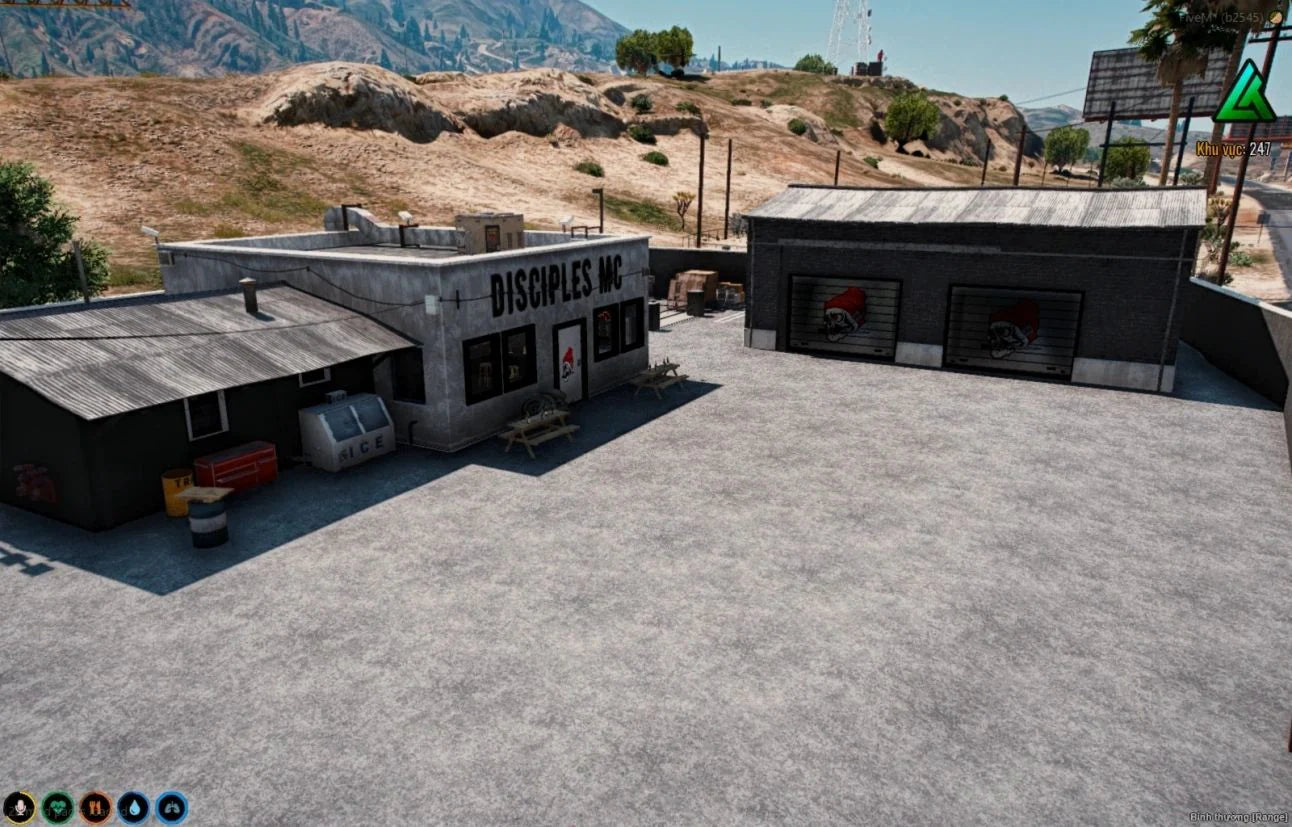Click the green triangle server logo
The height and width of the screenshot is (827, 1292).
1243,93
